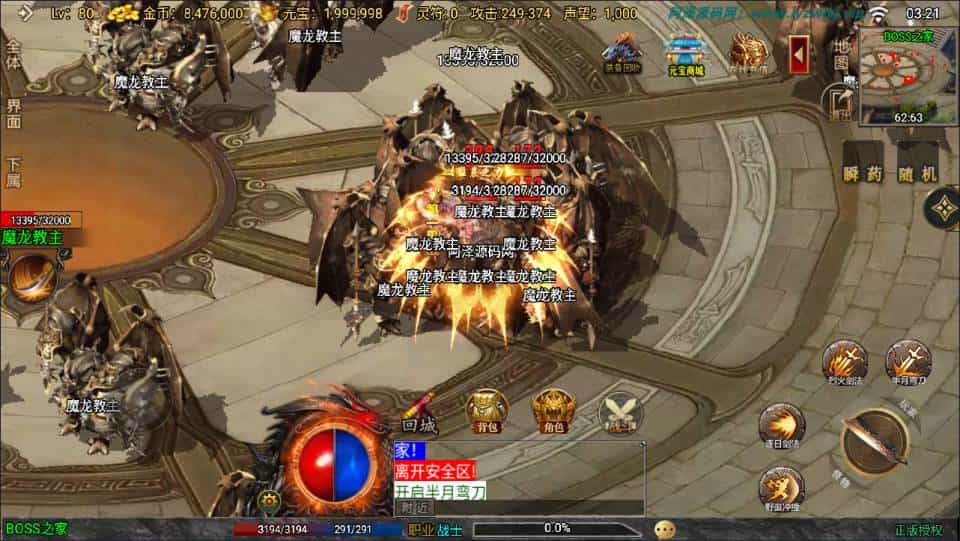Open the golden dragon head icon menu
Screen dimensions: 960x541
[x=747, y=52]
